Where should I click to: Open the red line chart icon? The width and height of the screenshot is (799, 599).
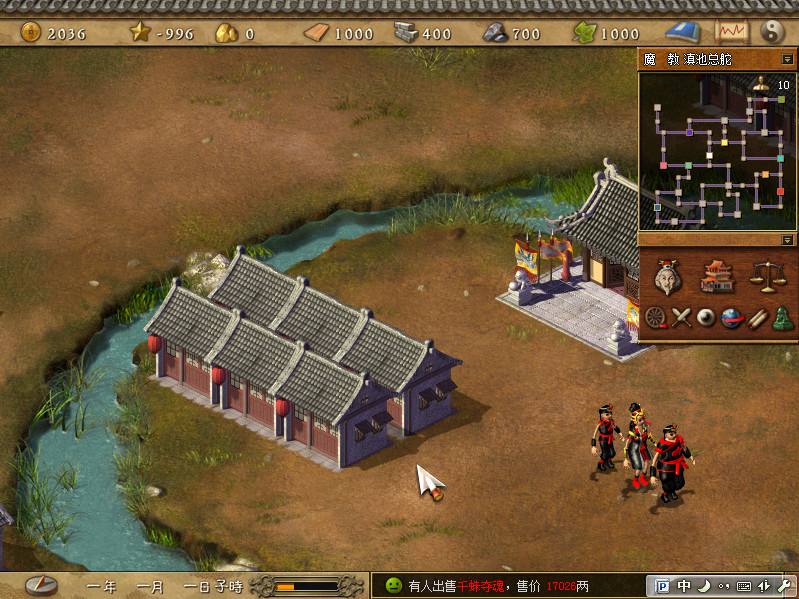coord(731,32)
